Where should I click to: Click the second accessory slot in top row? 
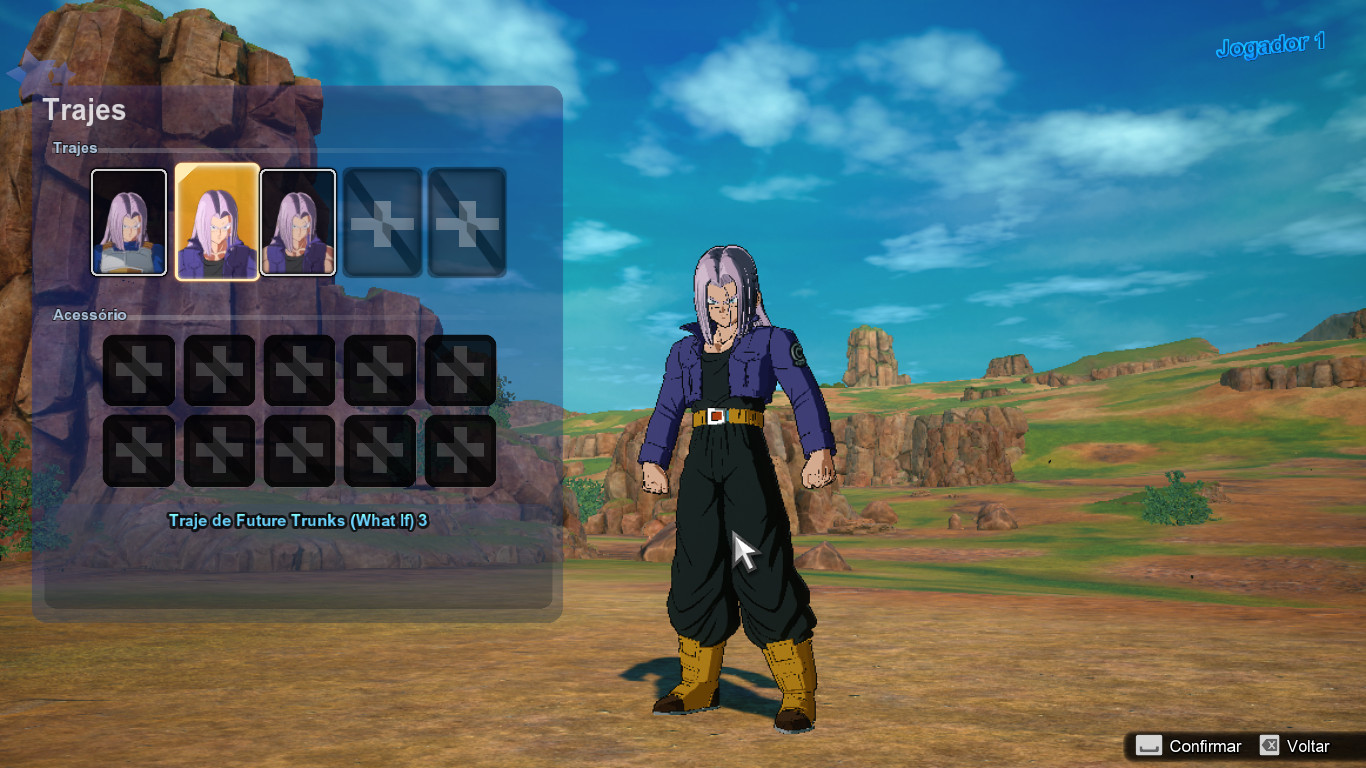(x=218, y=369)
